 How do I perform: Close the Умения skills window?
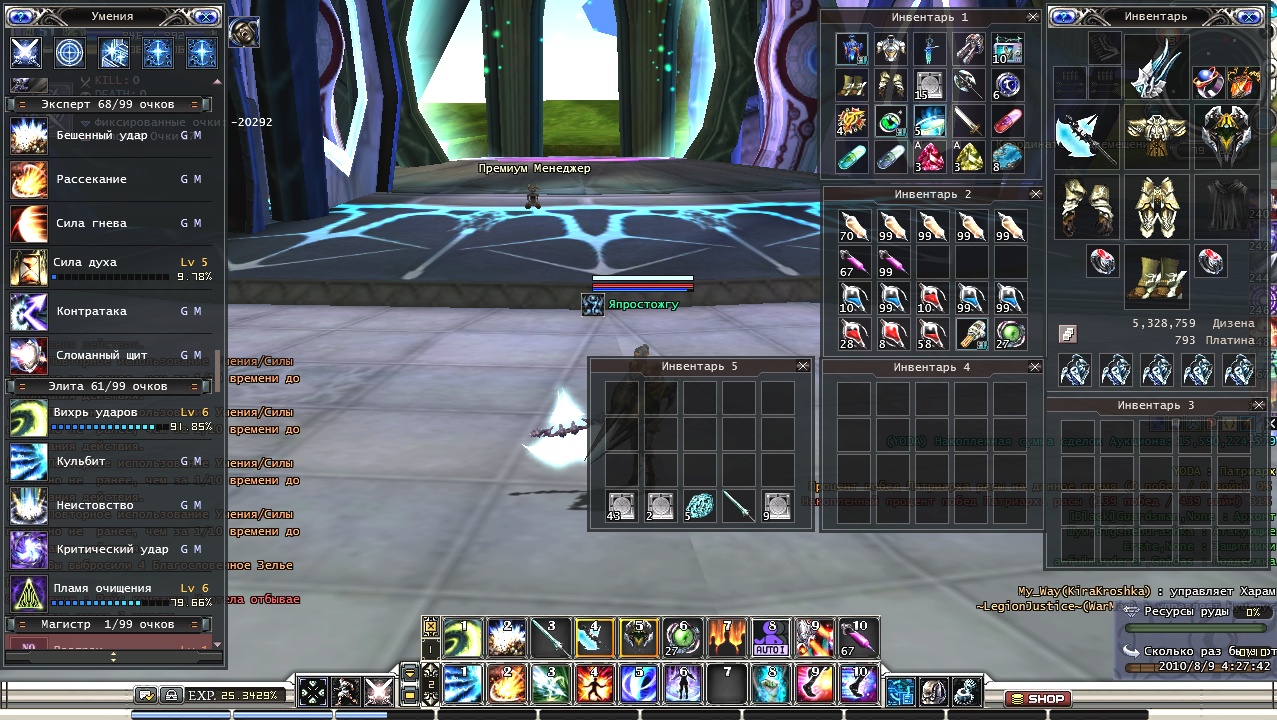[x=205, y=17]
